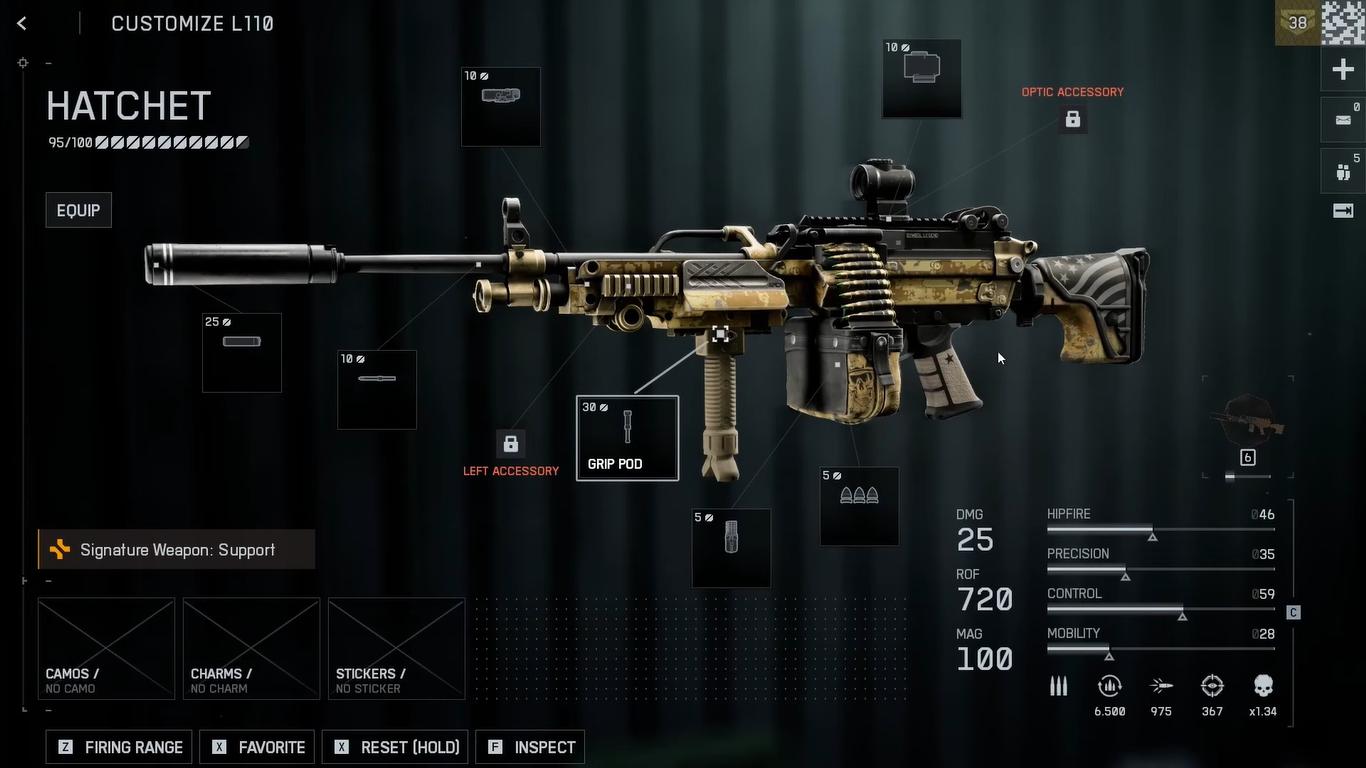Image resolution: width=1366 pixels, height=768 pixels.
Task: Click the Reset (Hold) button
Action: (x=396, y=747)
